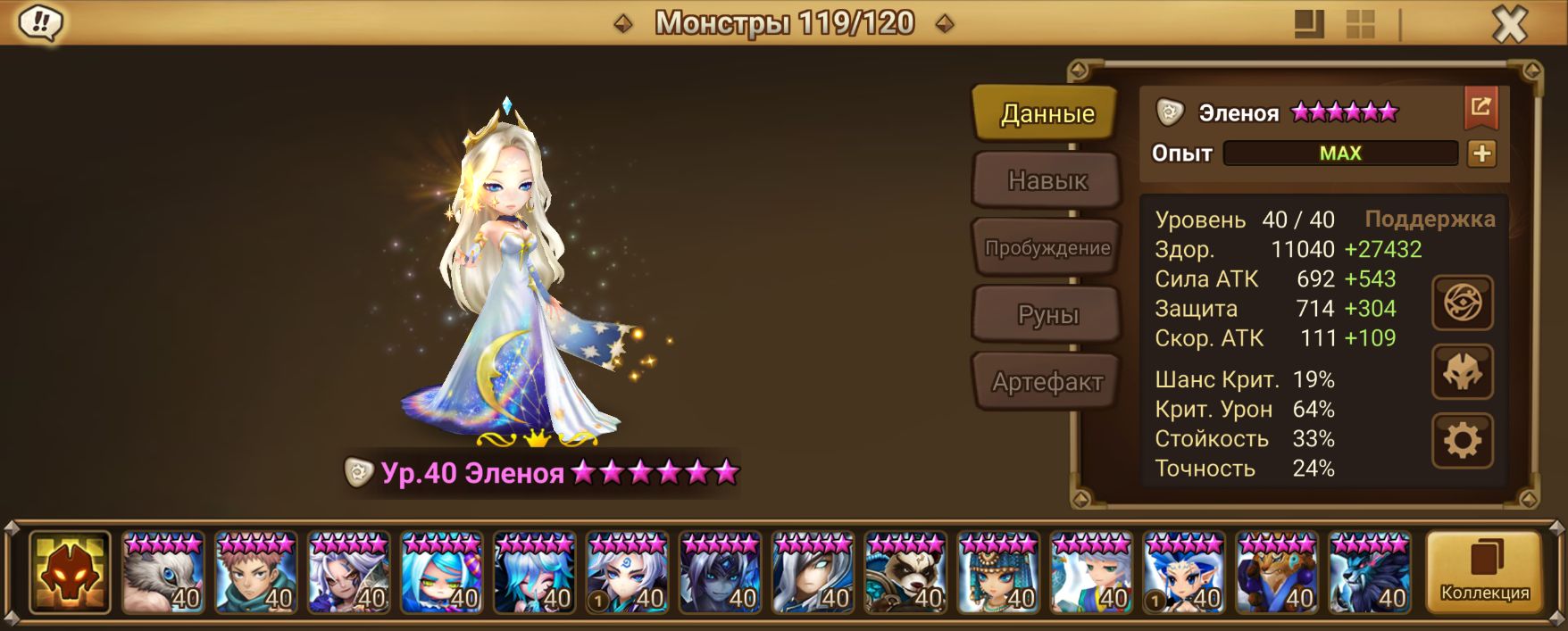Select the teal headdress desert queen portrait

tap(997, 573)
